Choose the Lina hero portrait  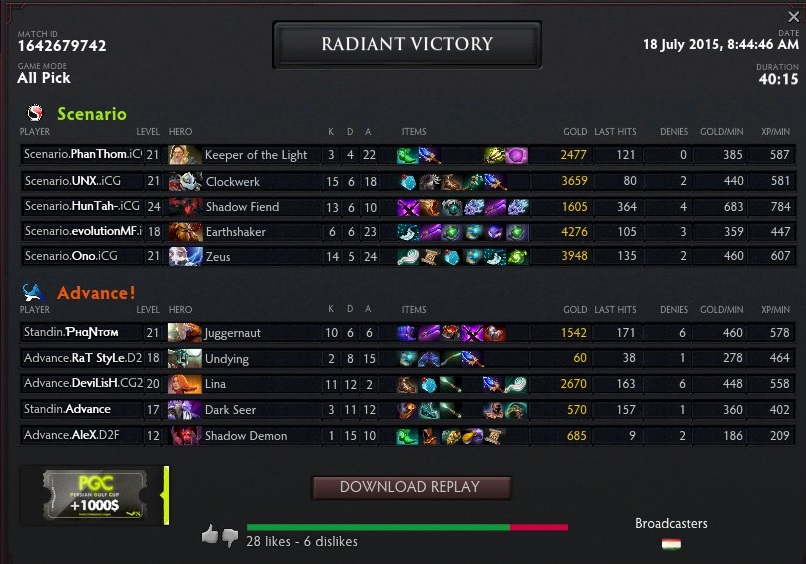point(185,384)
